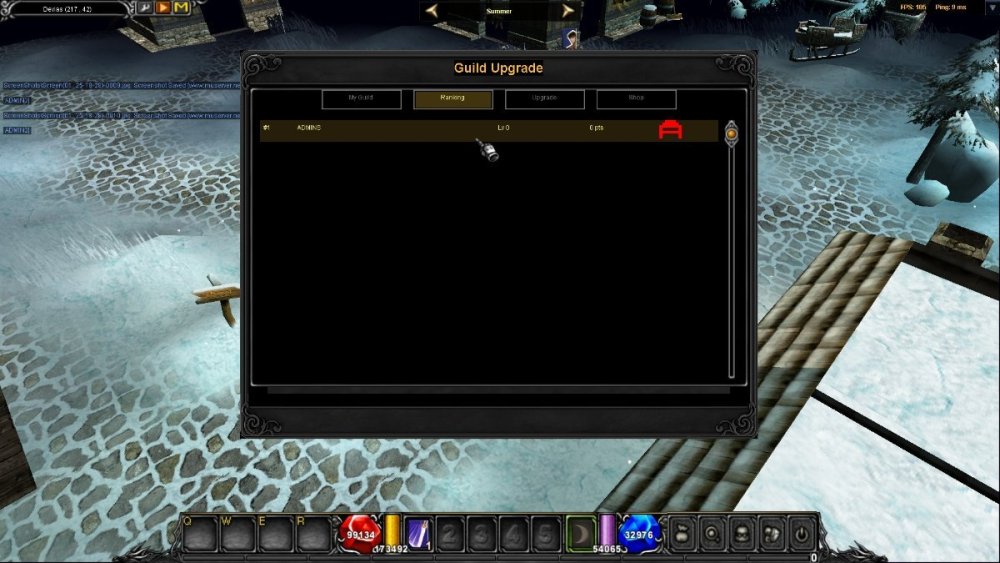Click the orange play arrow button
The image size is (1000, 563).
[163, 8]
